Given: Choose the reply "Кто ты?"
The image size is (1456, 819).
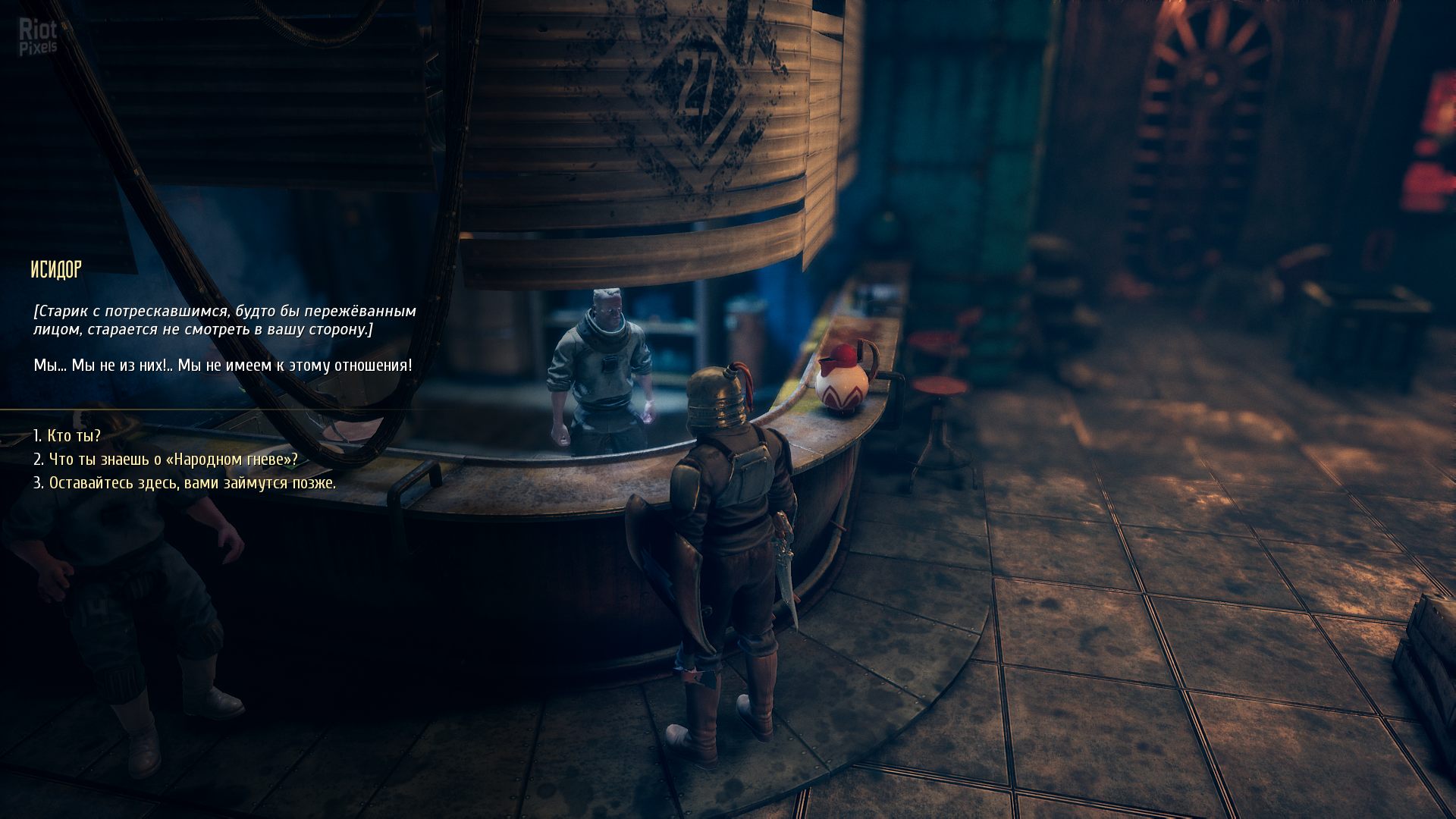Looking at the screenshot, I should click(74, 436).
